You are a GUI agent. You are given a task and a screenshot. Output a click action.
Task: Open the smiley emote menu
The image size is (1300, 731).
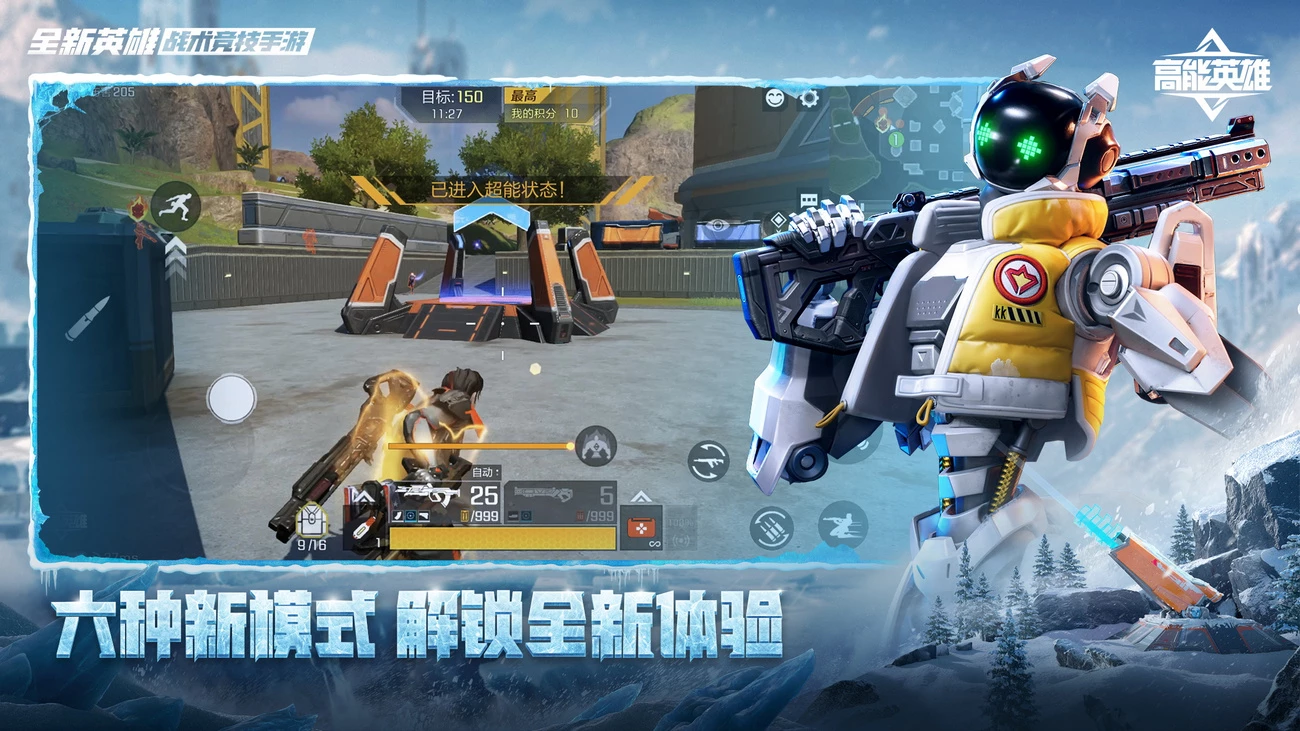[x=775, y=98]
